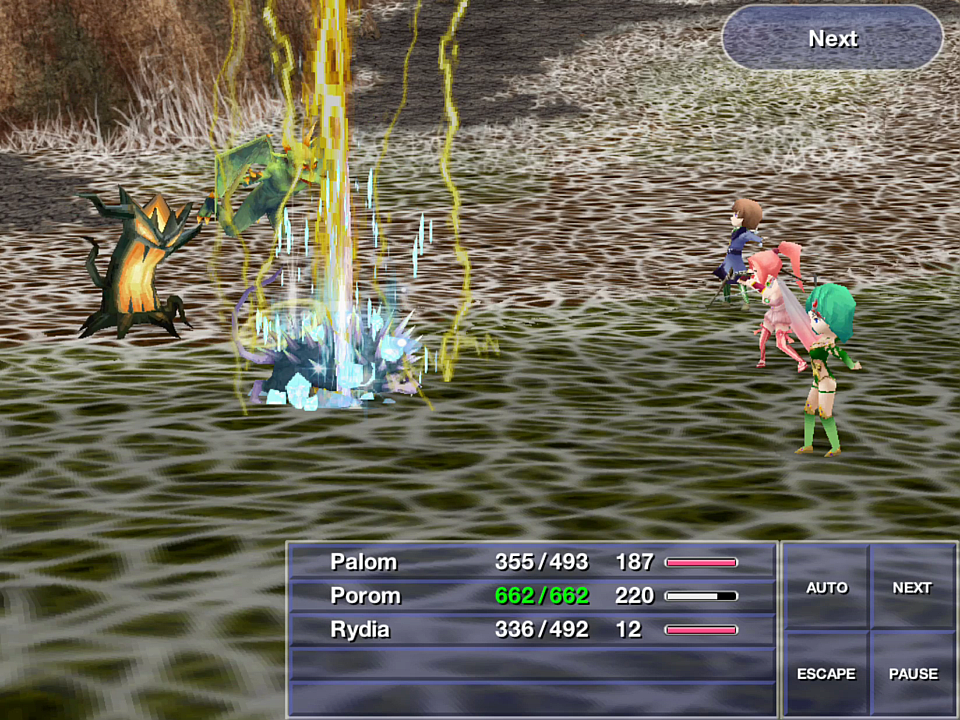This screenshot has height=720, width=960.
Task: Select Porom's party status row
Action: click(532, 596)
